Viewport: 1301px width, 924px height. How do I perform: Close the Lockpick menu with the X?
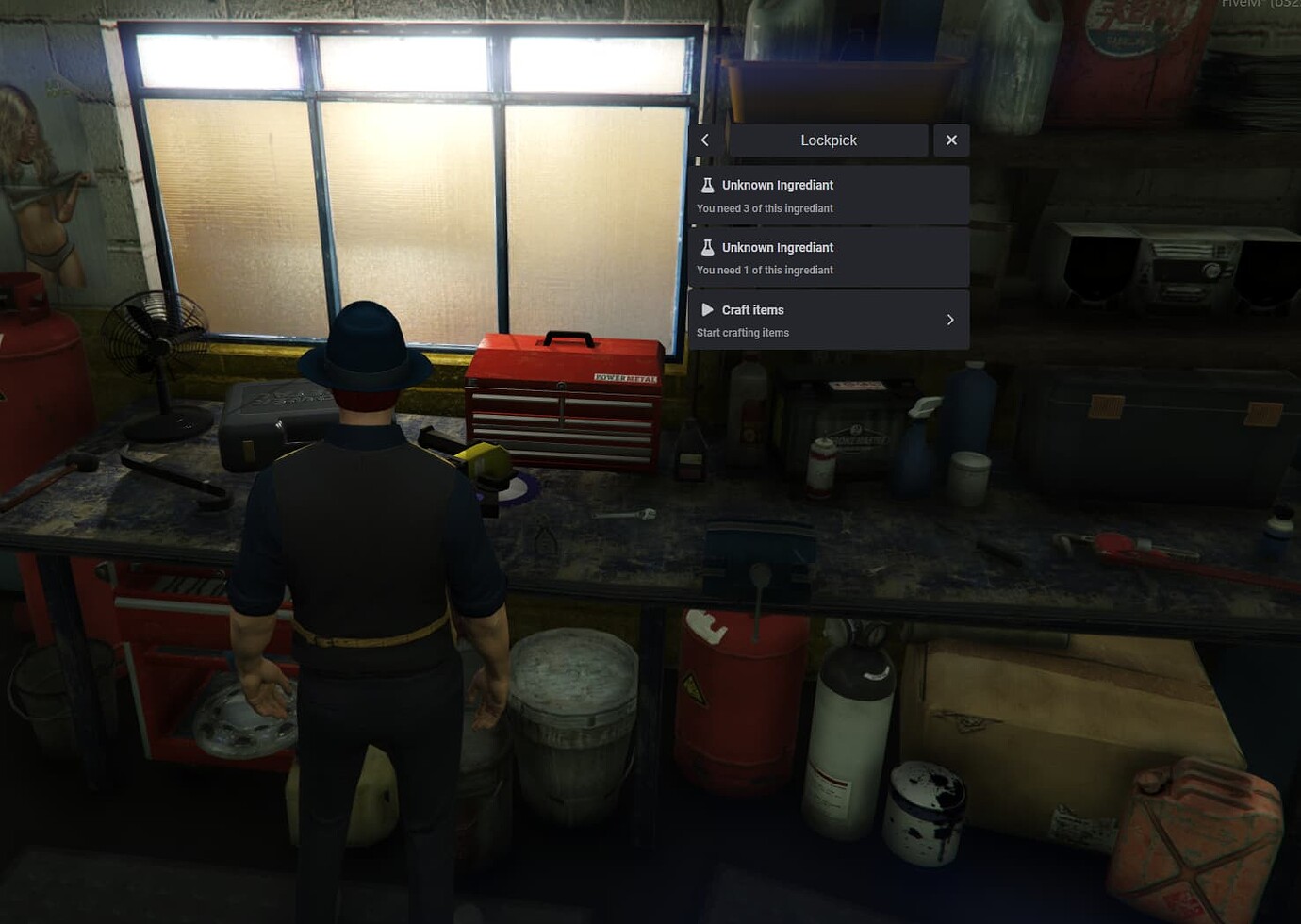click(x=951, y=140)
